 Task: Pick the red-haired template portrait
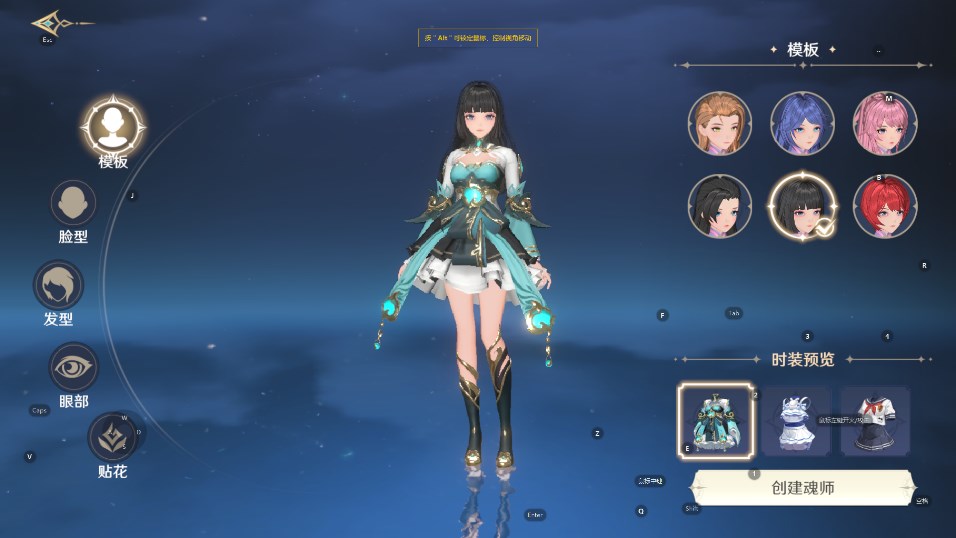[885, 206]
